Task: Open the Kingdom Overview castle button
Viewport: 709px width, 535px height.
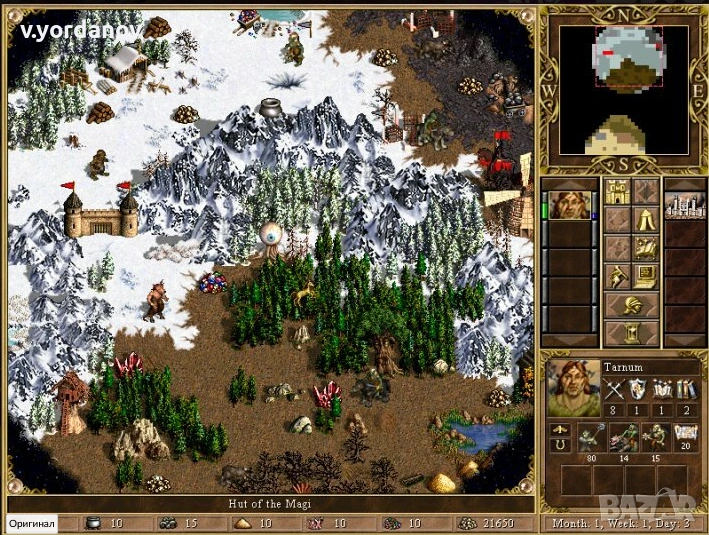Action: 618,193
